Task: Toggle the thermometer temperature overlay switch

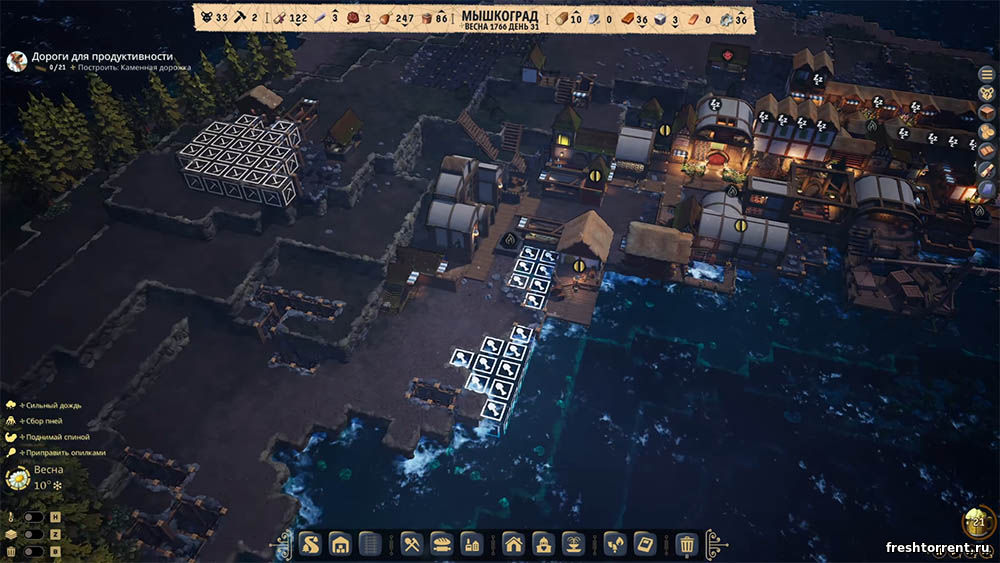Action: pos(32,518)
